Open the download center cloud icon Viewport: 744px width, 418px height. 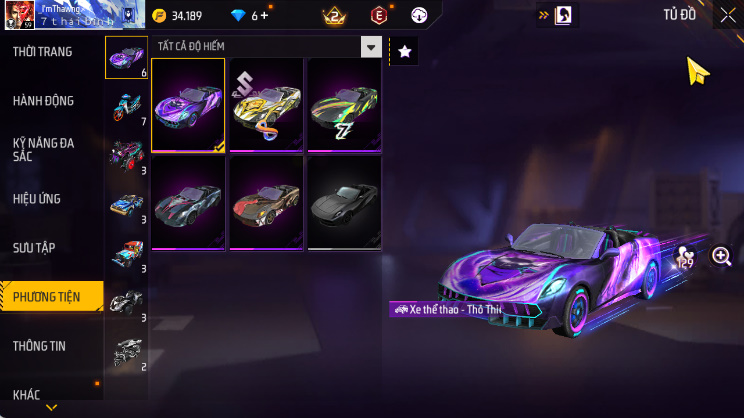click(420, 16)
